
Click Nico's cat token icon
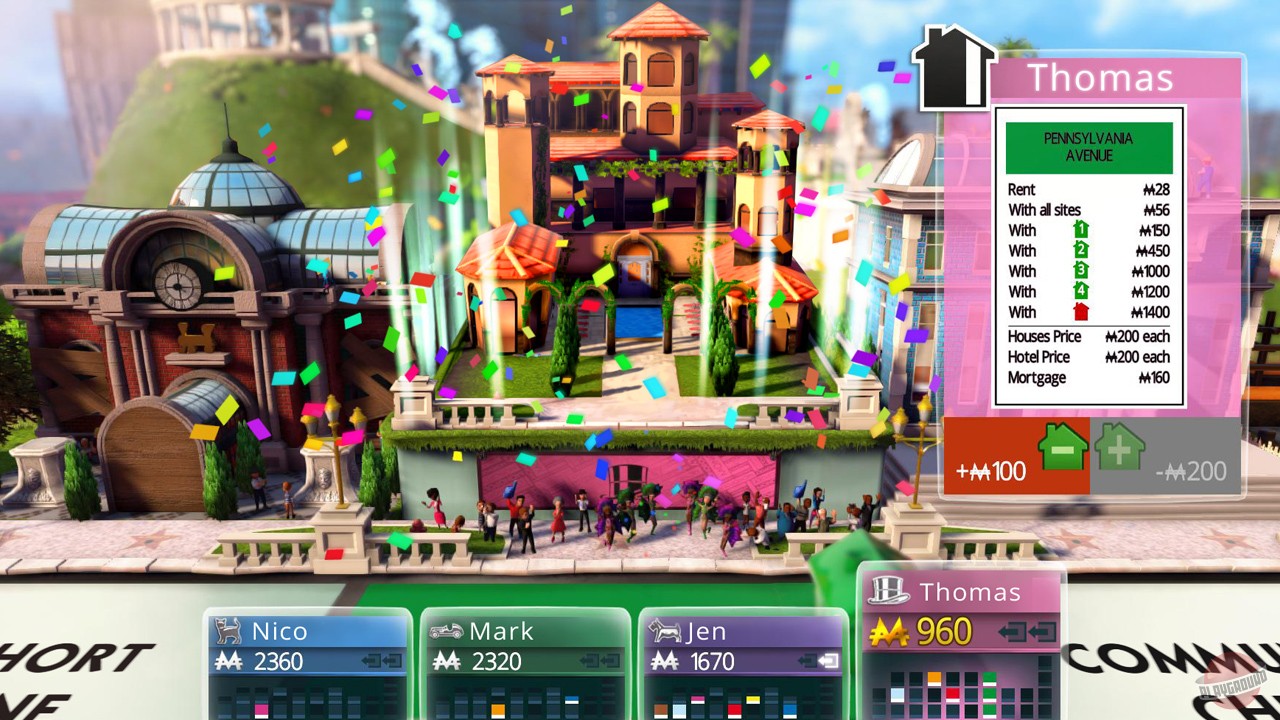[x=226, y=630]
